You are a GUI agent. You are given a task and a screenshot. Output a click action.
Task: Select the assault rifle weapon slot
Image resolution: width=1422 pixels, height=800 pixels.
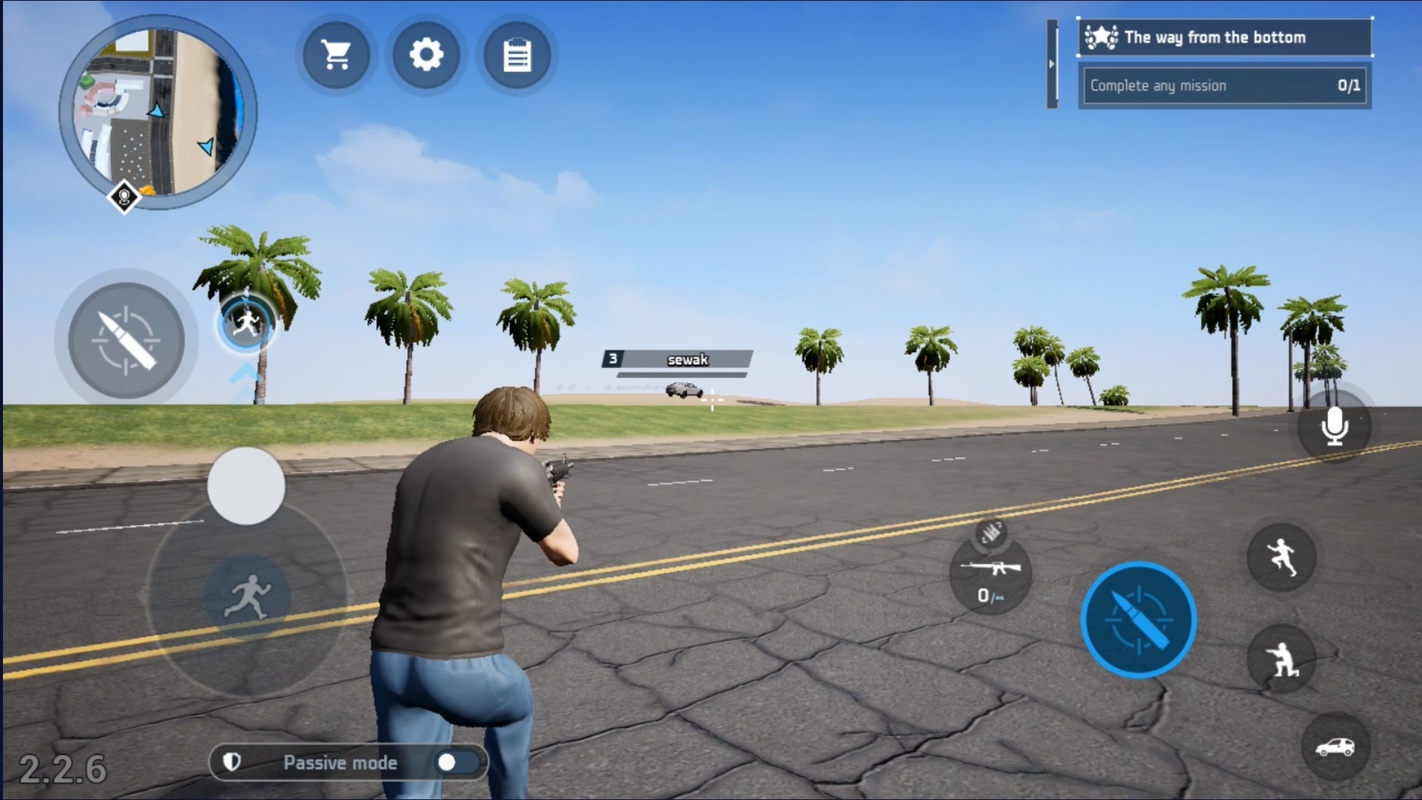click(x=990, y=577)
